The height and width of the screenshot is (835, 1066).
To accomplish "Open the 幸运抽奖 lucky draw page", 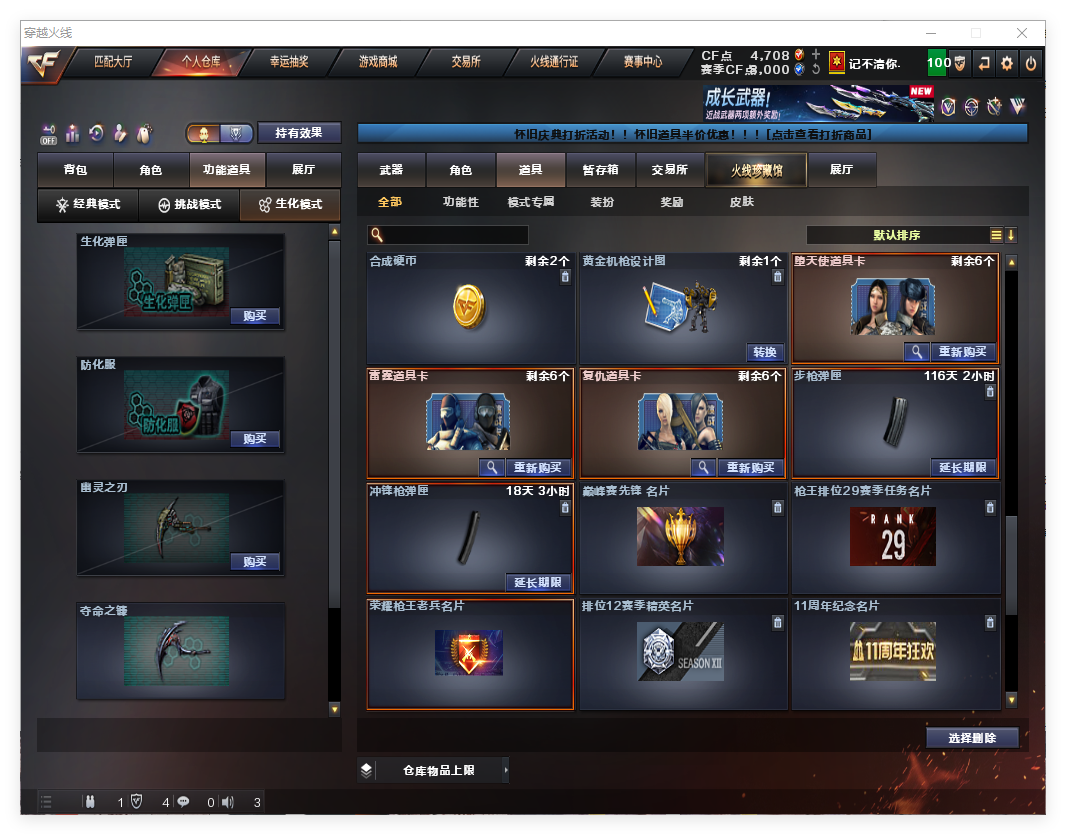I will (289, 62).
